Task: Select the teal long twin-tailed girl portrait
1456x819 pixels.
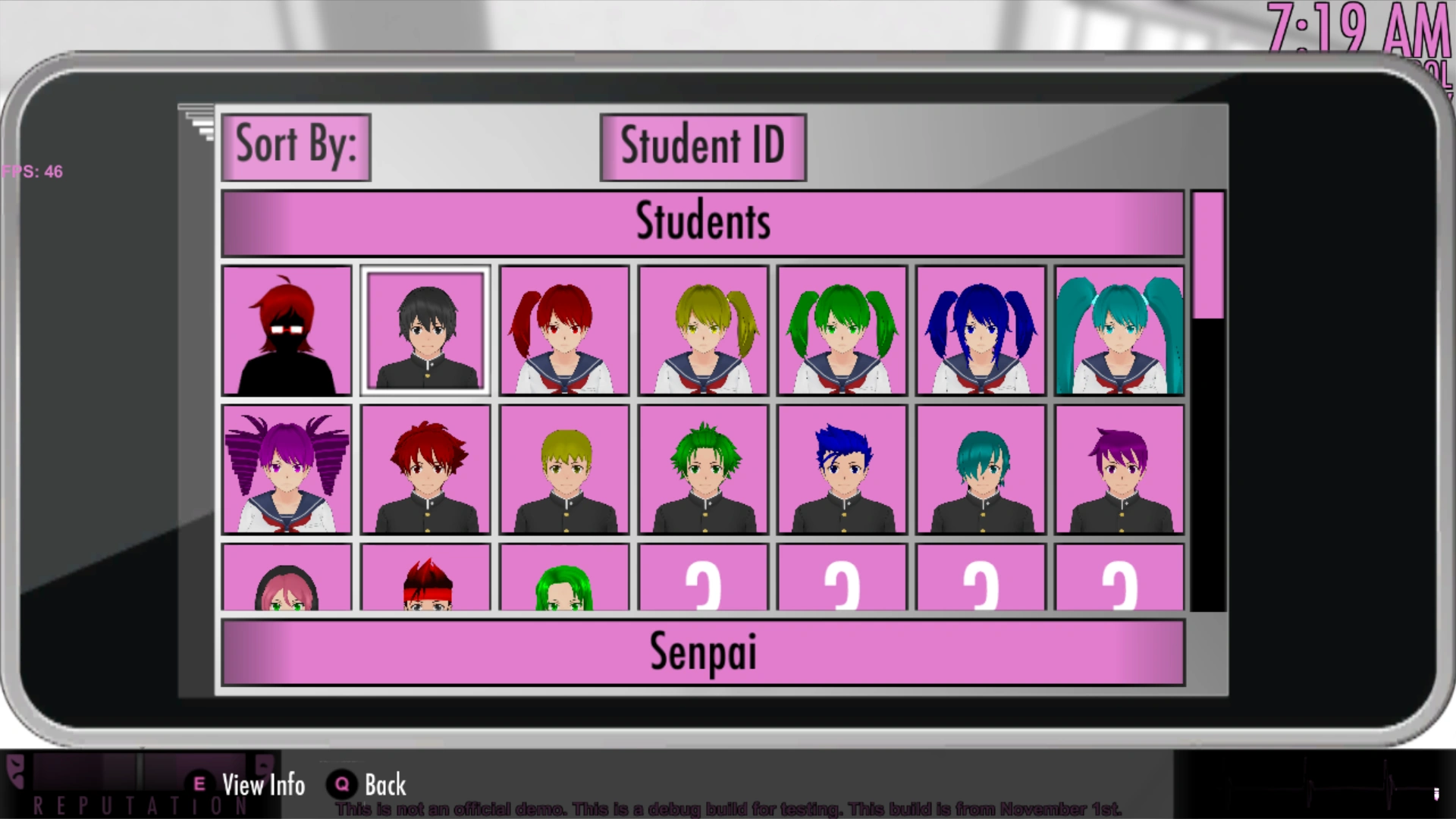Action: pyautogui.click(x=1119, y=330)
